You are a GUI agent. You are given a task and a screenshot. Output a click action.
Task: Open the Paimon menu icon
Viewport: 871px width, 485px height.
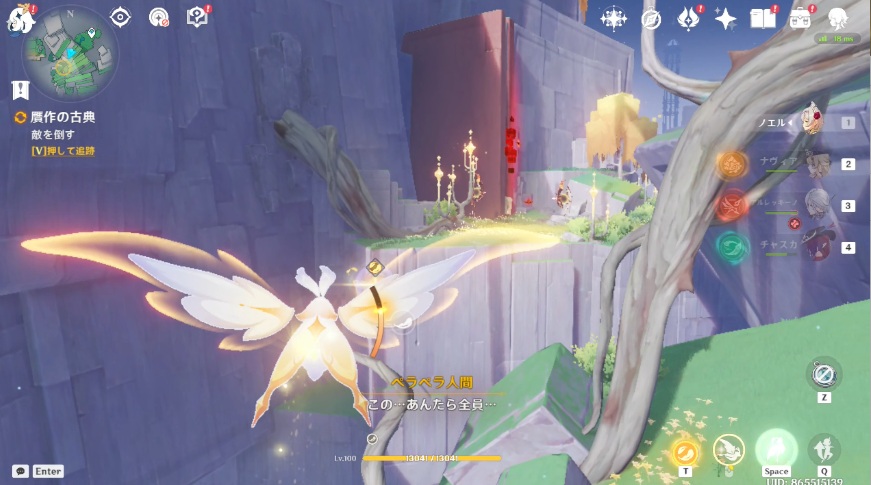21,18
